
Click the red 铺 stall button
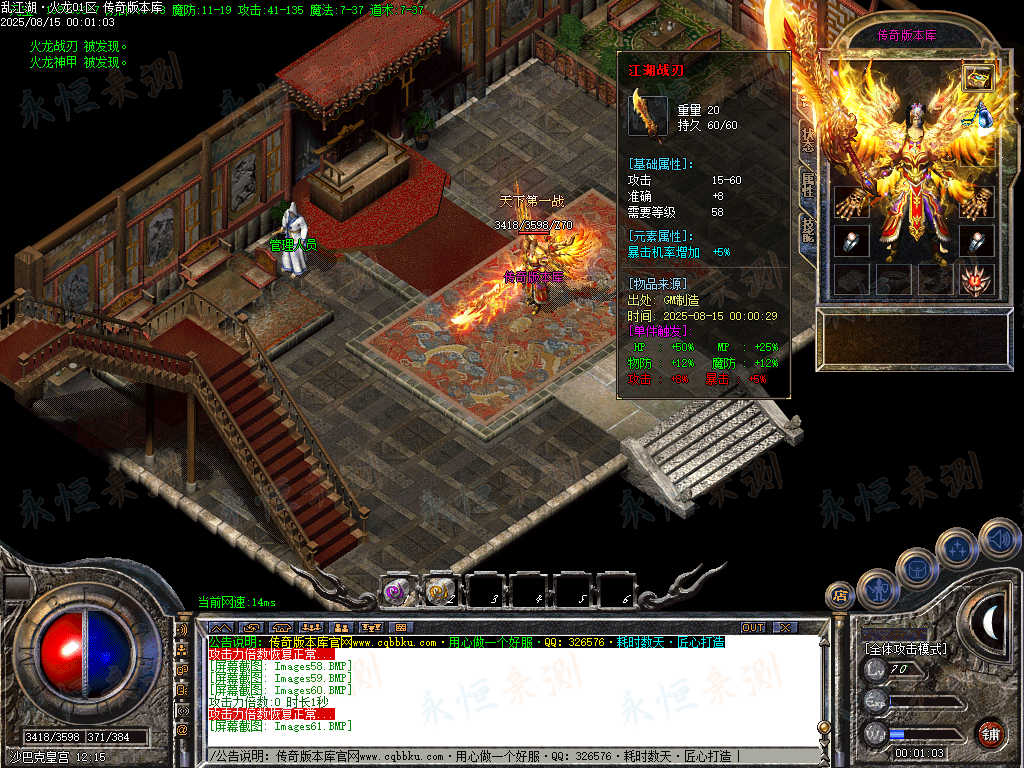[x=990, y=733]
